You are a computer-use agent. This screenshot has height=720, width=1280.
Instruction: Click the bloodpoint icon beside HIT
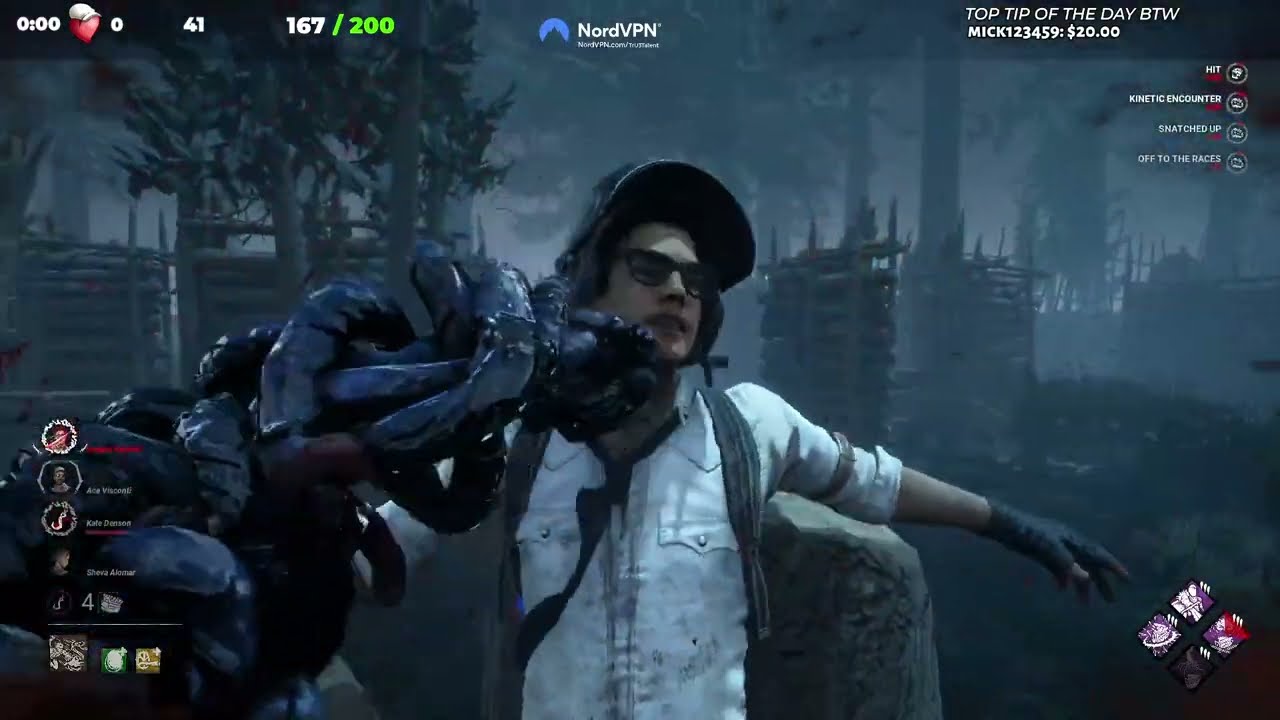pyautogui.click(x=1237, y=71)
